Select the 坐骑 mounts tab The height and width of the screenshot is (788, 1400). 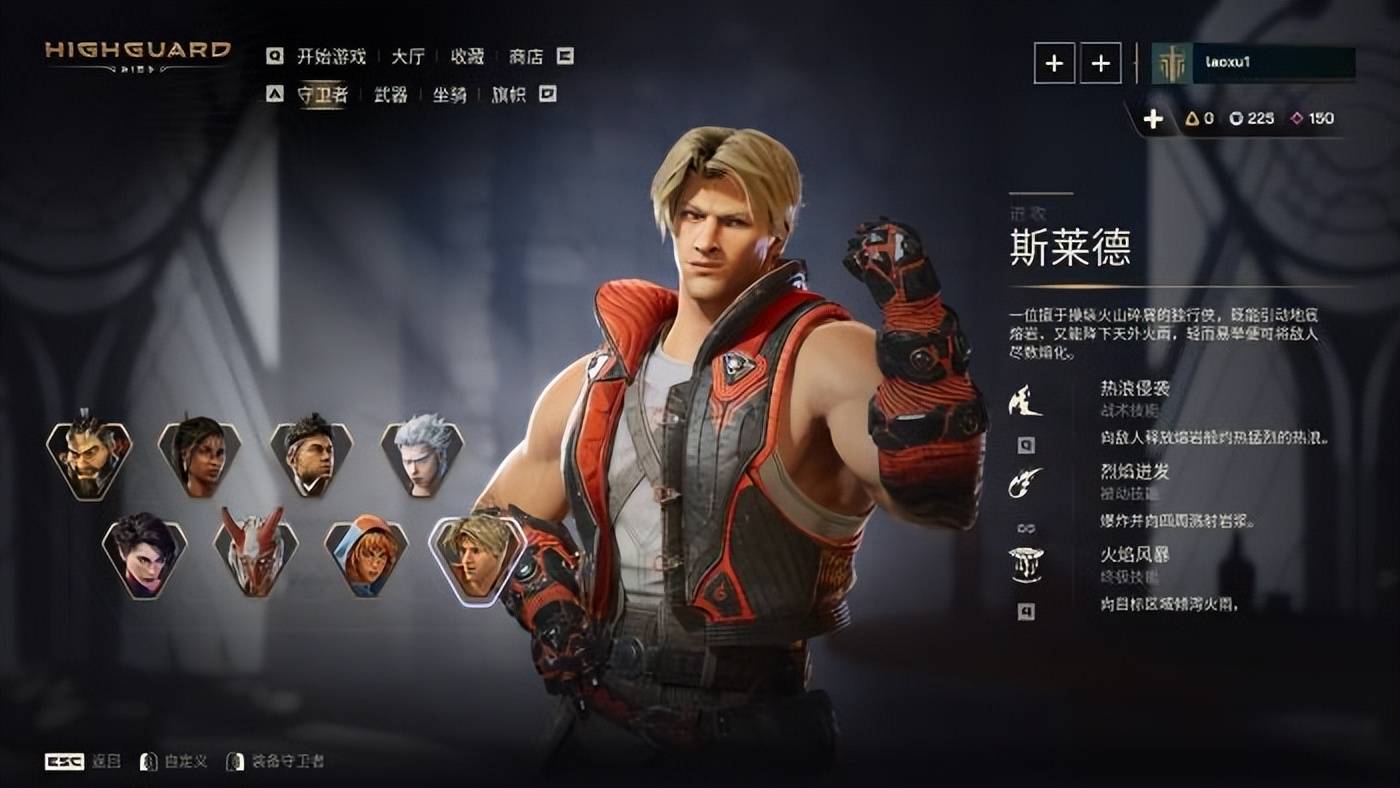449,95
